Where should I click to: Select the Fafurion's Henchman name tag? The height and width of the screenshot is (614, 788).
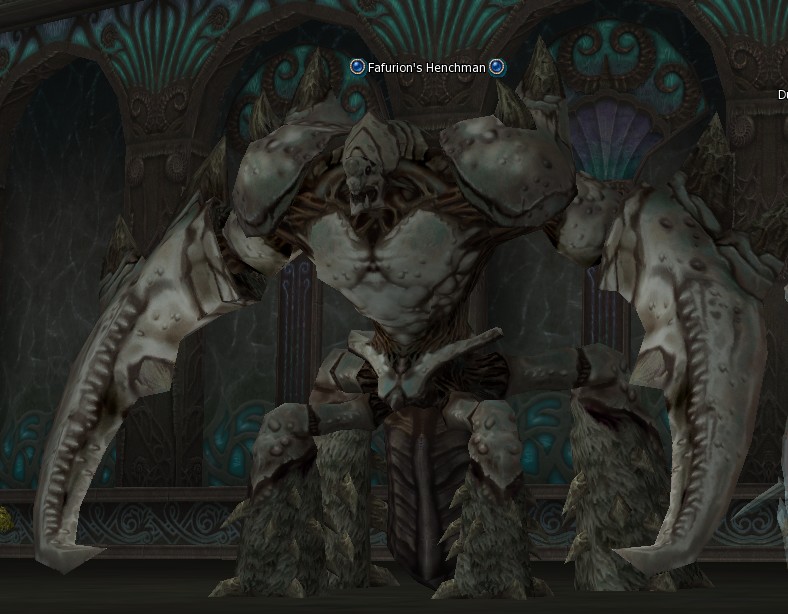pyautogui.click(x=427, y=68)
